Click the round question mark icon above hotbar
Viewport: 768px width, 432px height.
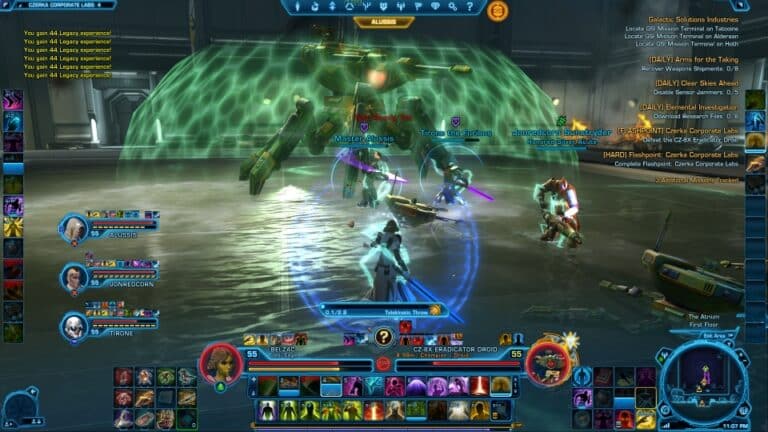(383, 337)
